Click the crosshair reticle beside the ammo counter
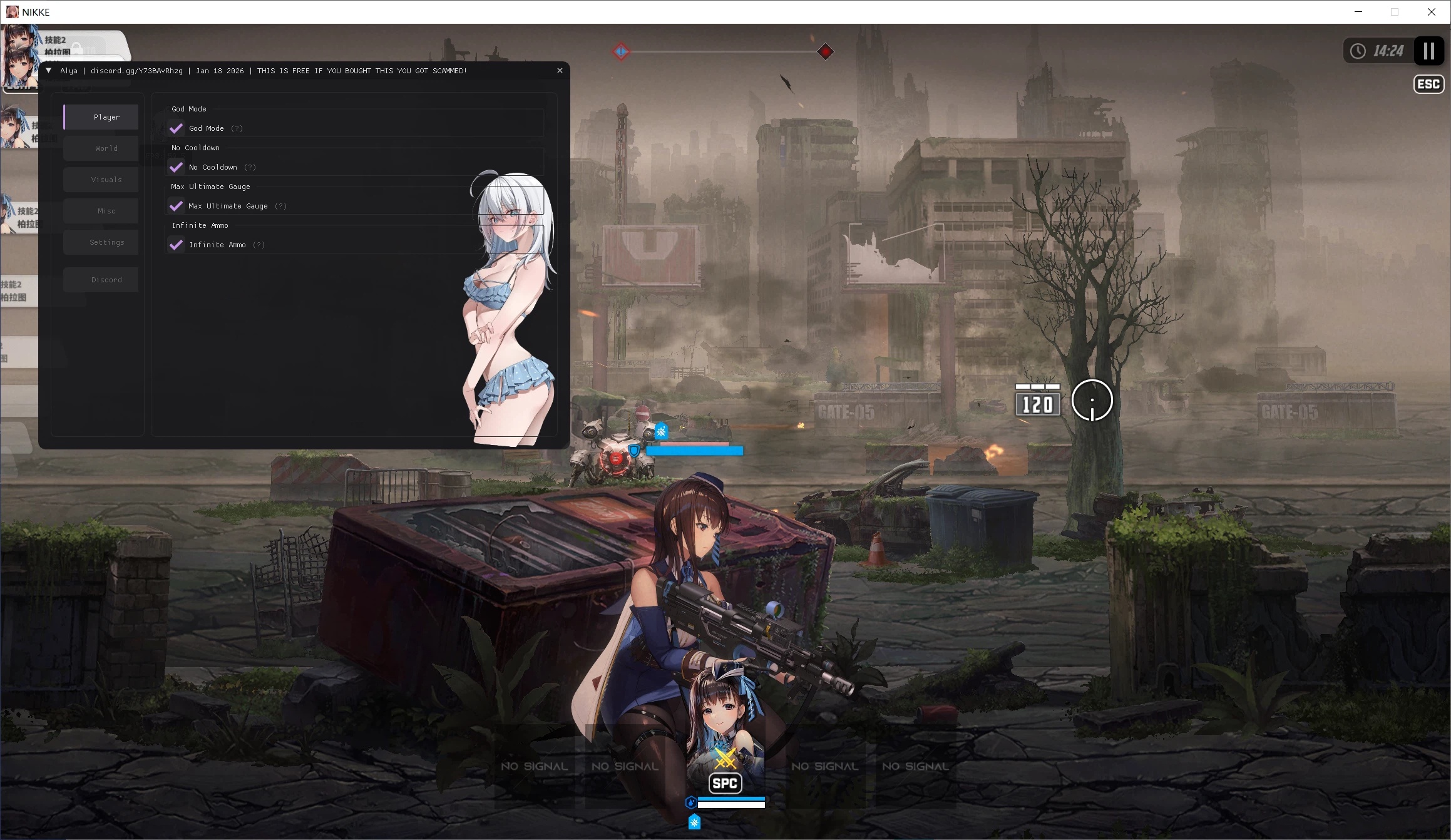1451x840 pixels. [x=1092, y=401]
